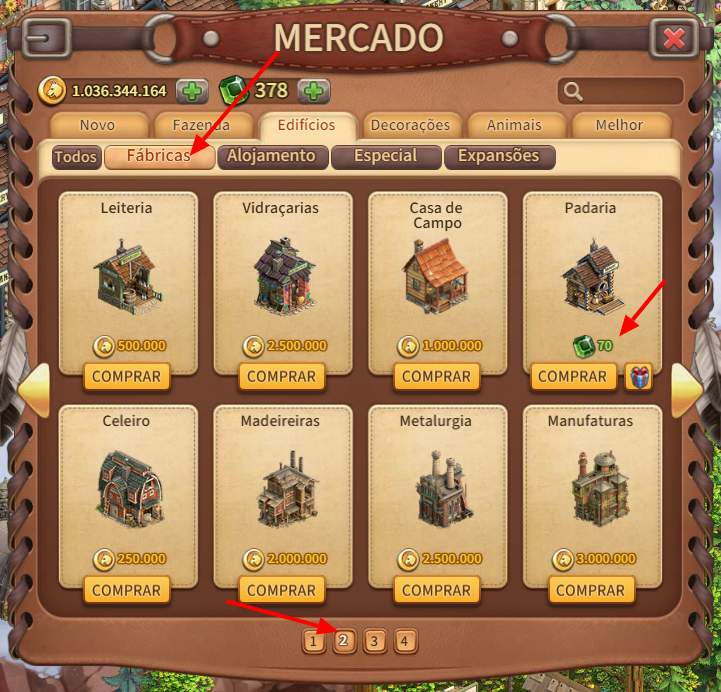The width and height of the screenshot is (721, 692).
Task: Gift the Padaria using the present icon
Action: pyautogui.click(x=638, y=377)
